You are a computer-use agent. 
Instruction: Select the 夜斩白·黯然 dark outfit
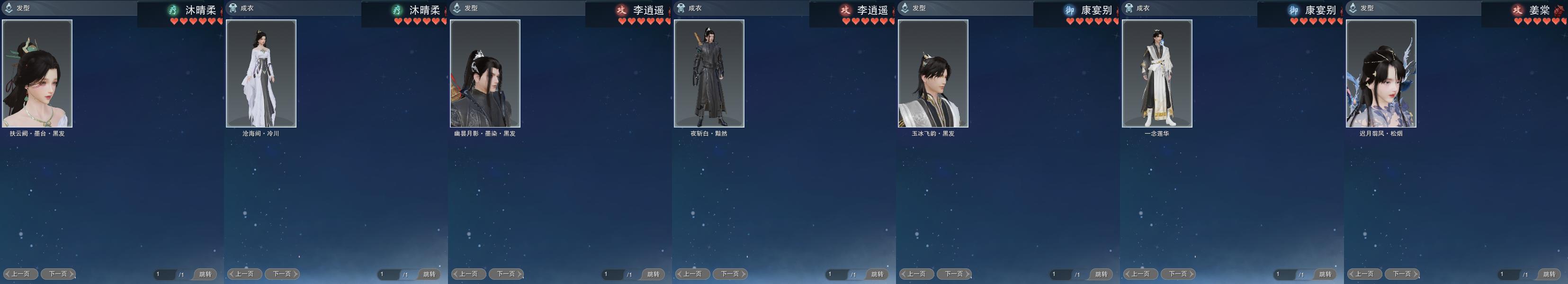(x=709, y=73)
